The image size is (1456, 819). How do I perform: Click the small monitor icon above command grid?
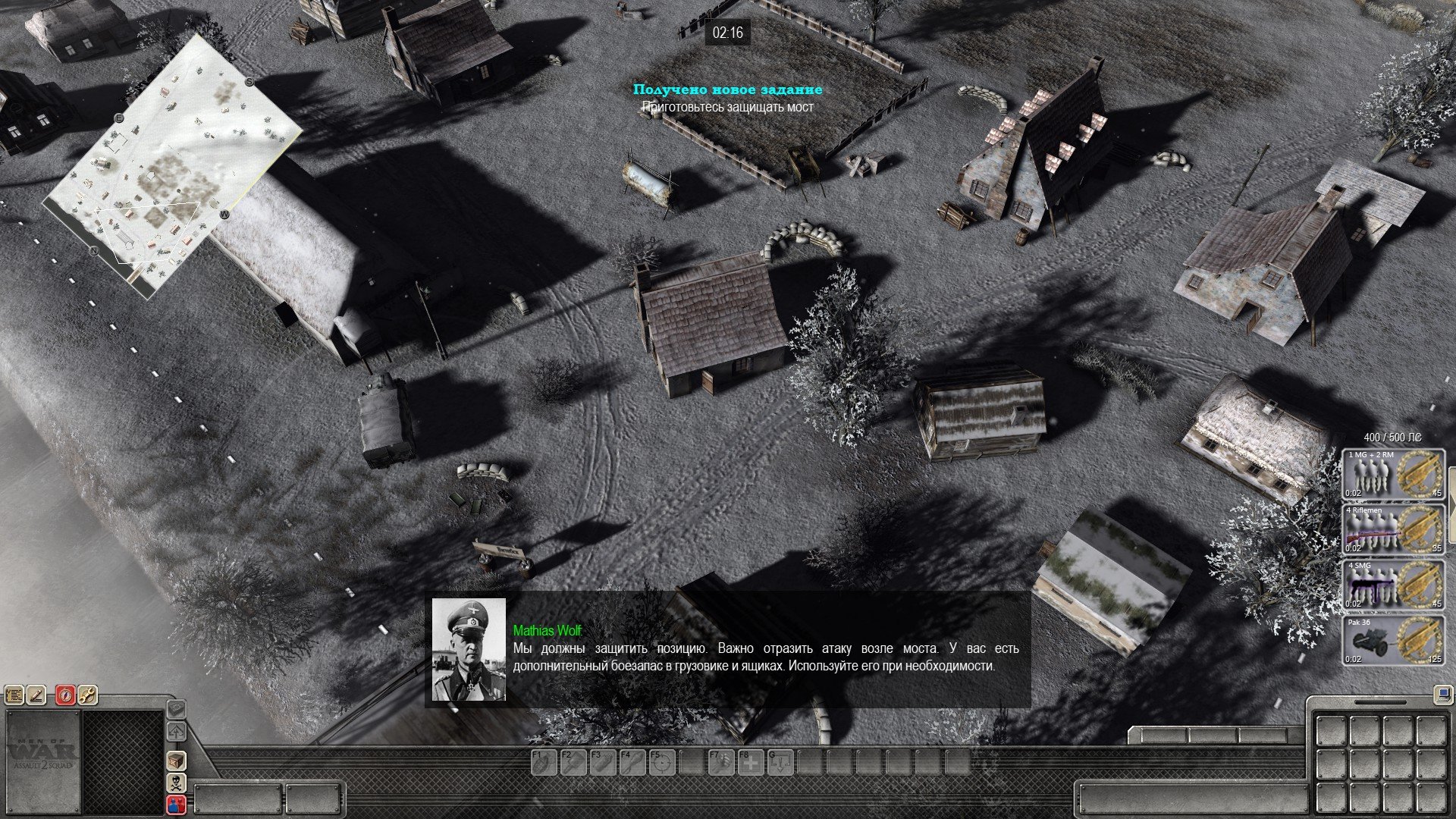point(1442,693)
